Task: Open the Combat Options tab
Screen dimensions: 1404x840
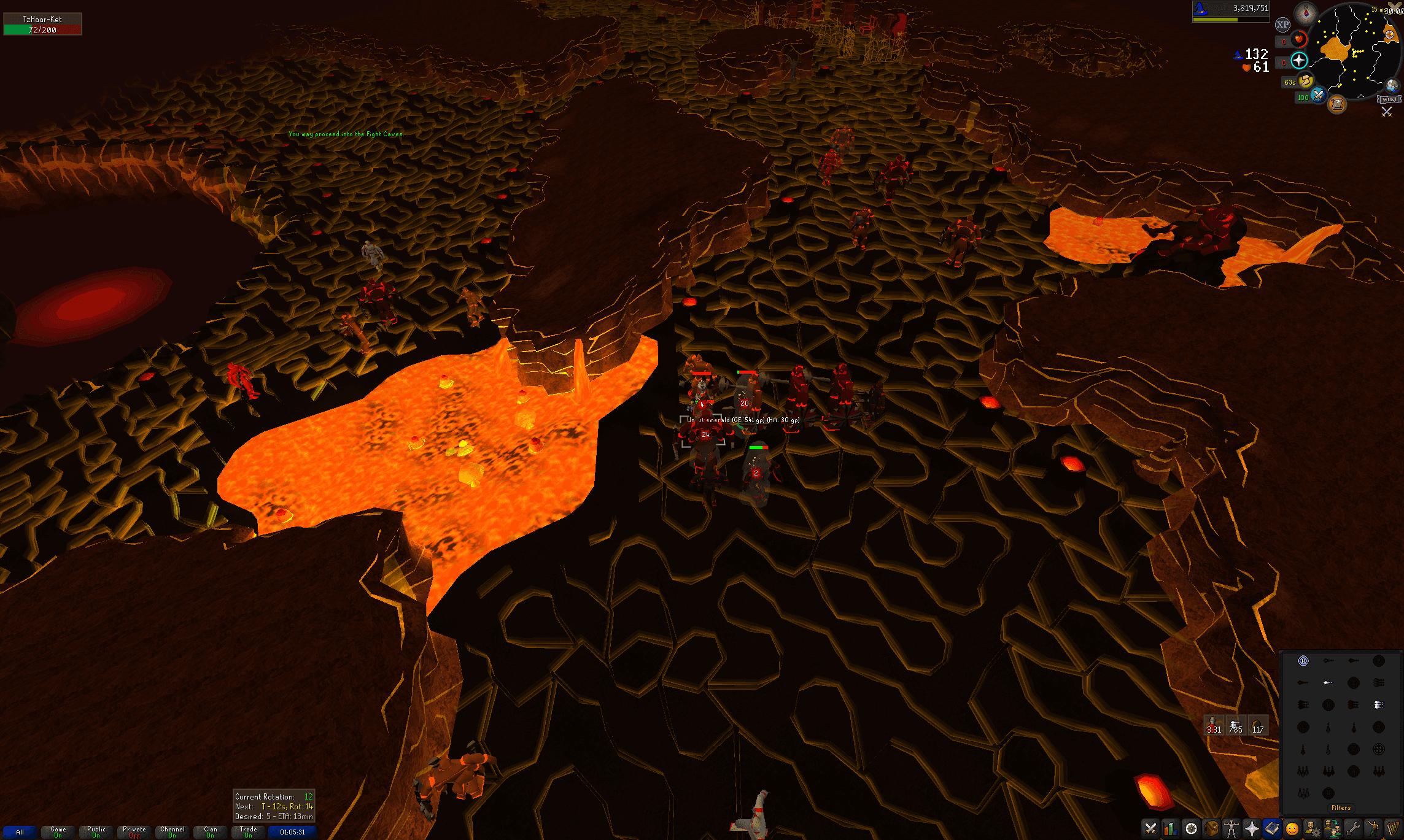Action: click(x=1150, y=829)
